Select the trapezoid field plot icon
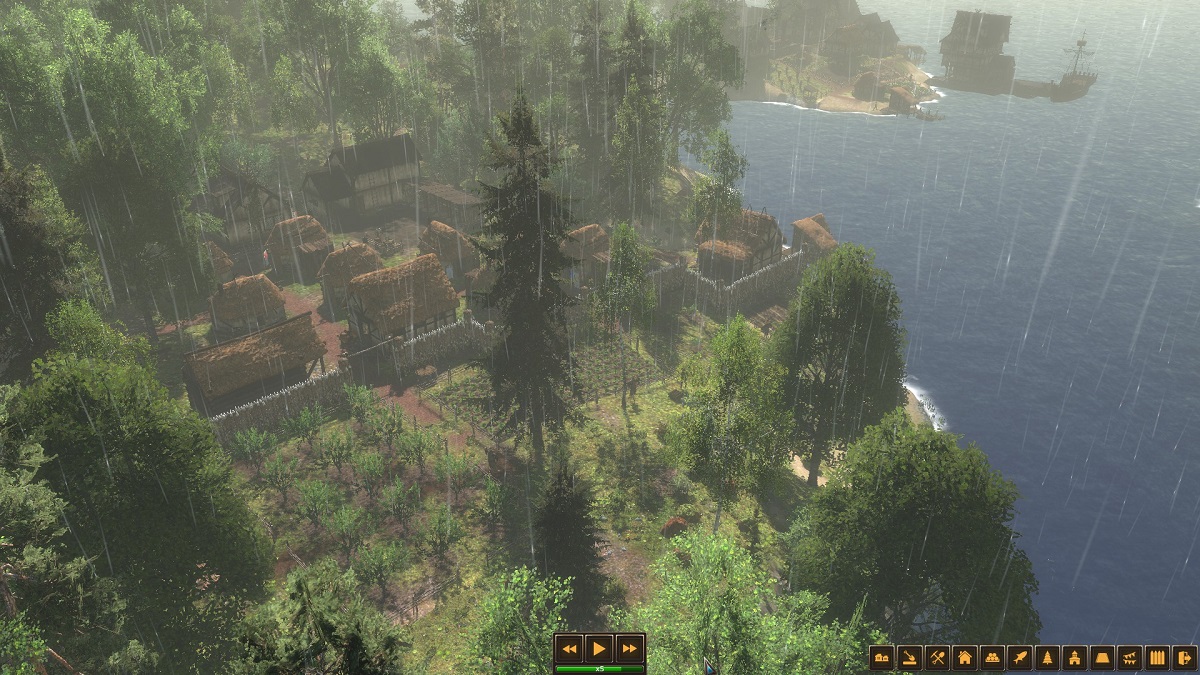The height and width of the screenshot is (675, 1200). click(x=1102, y=657)
